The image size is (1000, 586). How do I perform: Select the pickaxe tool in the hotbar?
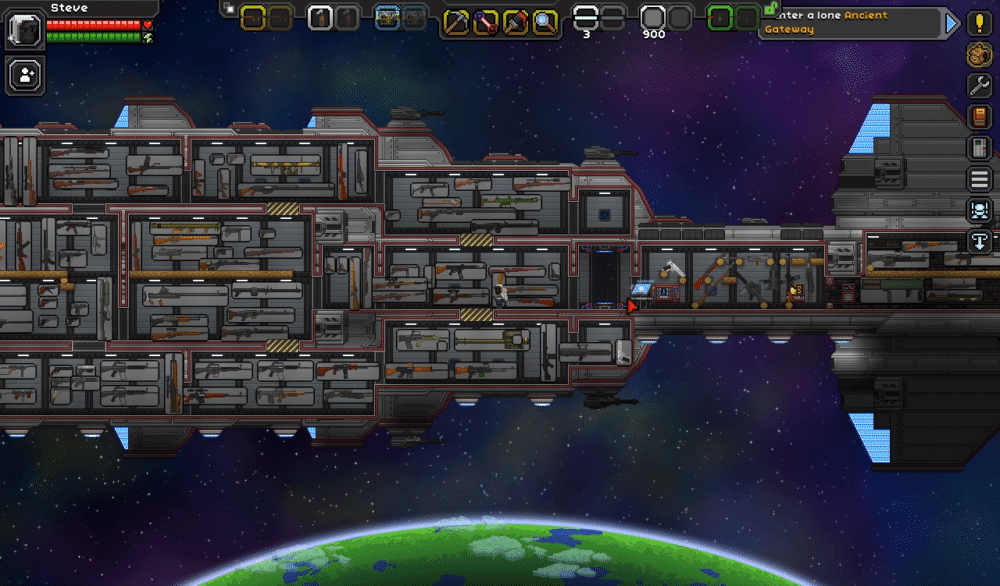(457, 21)
